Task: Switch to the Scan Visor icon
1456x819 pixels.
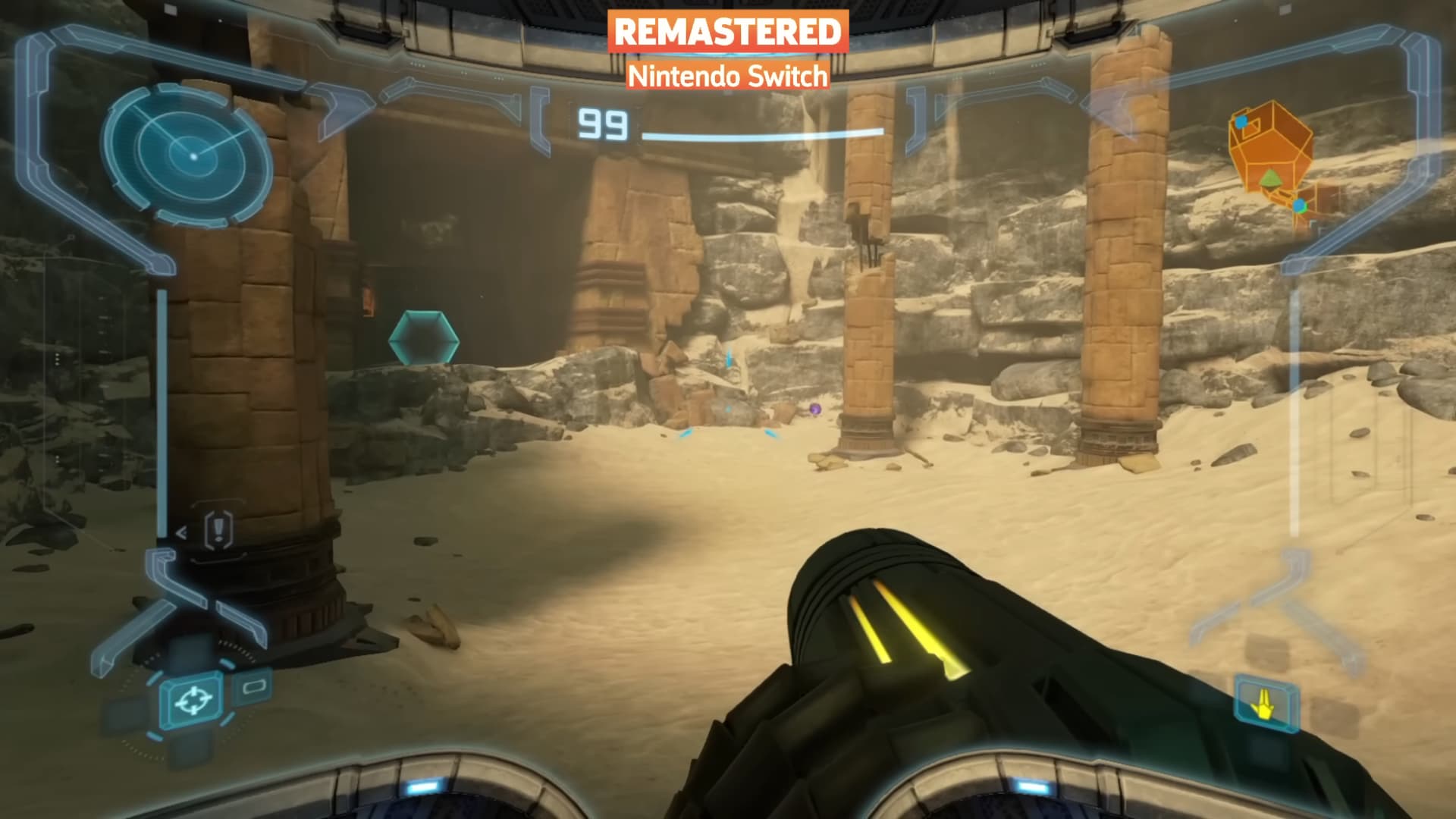Action: tap(255, 687)
